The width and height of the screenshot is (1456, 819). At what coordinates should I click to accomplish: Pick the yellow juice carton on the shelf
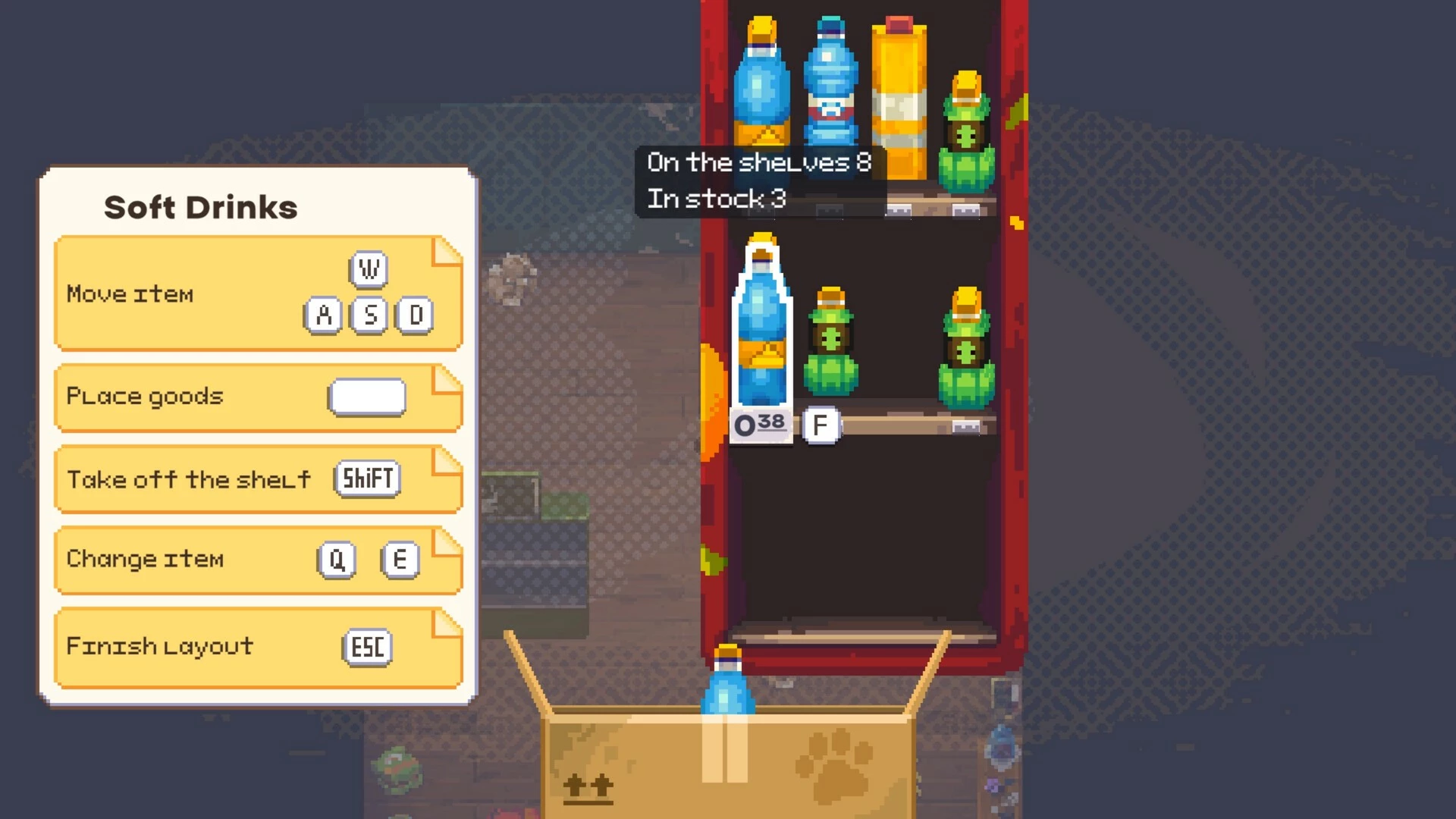(899, 99)
